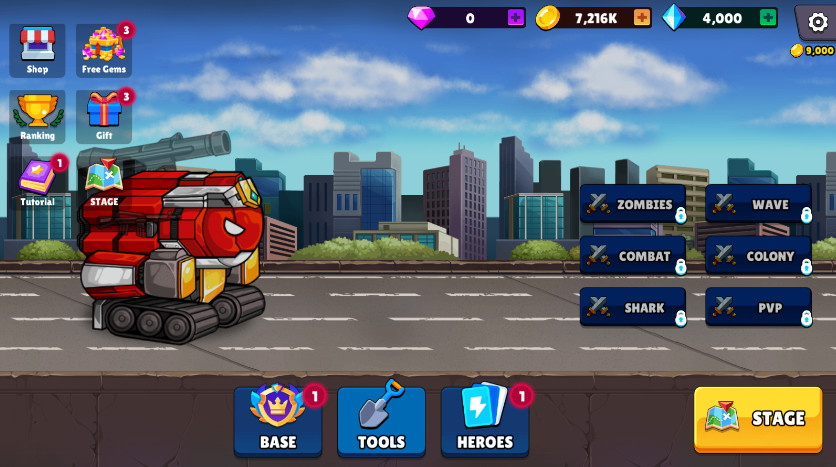Start the big yellow Stage button
Image resolution: width=836 pixels, height=467 pixels.
[758, 419]
